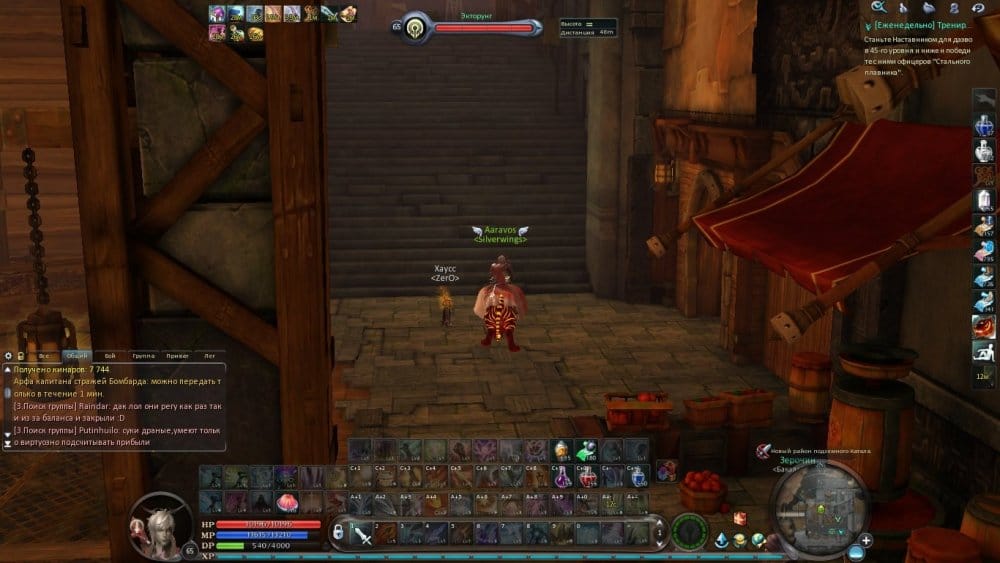The width and height of the screenshot is (1000, 563).
Task: Use the resting figure icon in side bar
Action: pyautogui.click(x=983, y=351)
